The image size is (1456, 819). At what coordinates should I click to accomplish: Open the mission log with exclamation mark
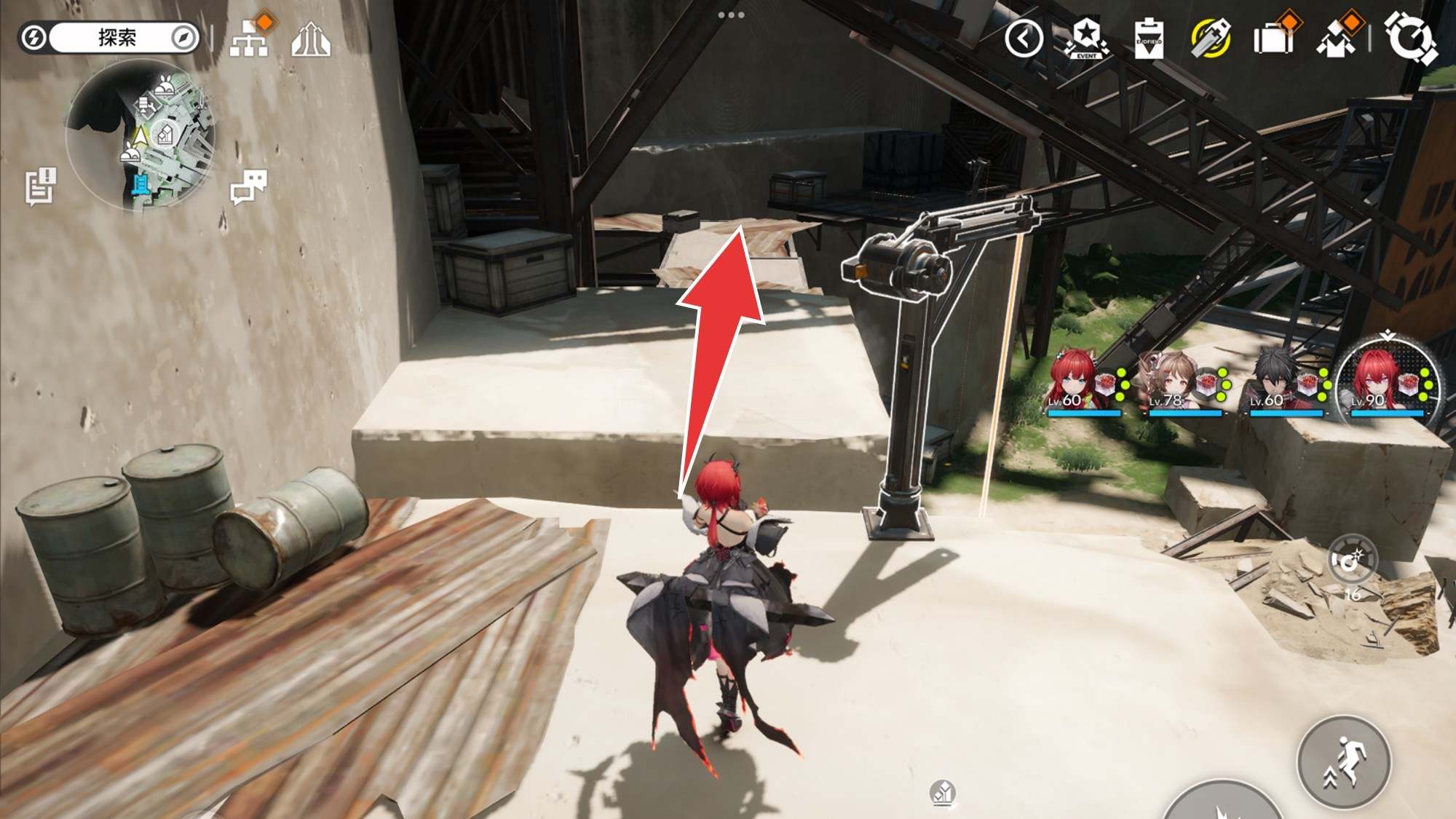40,187
